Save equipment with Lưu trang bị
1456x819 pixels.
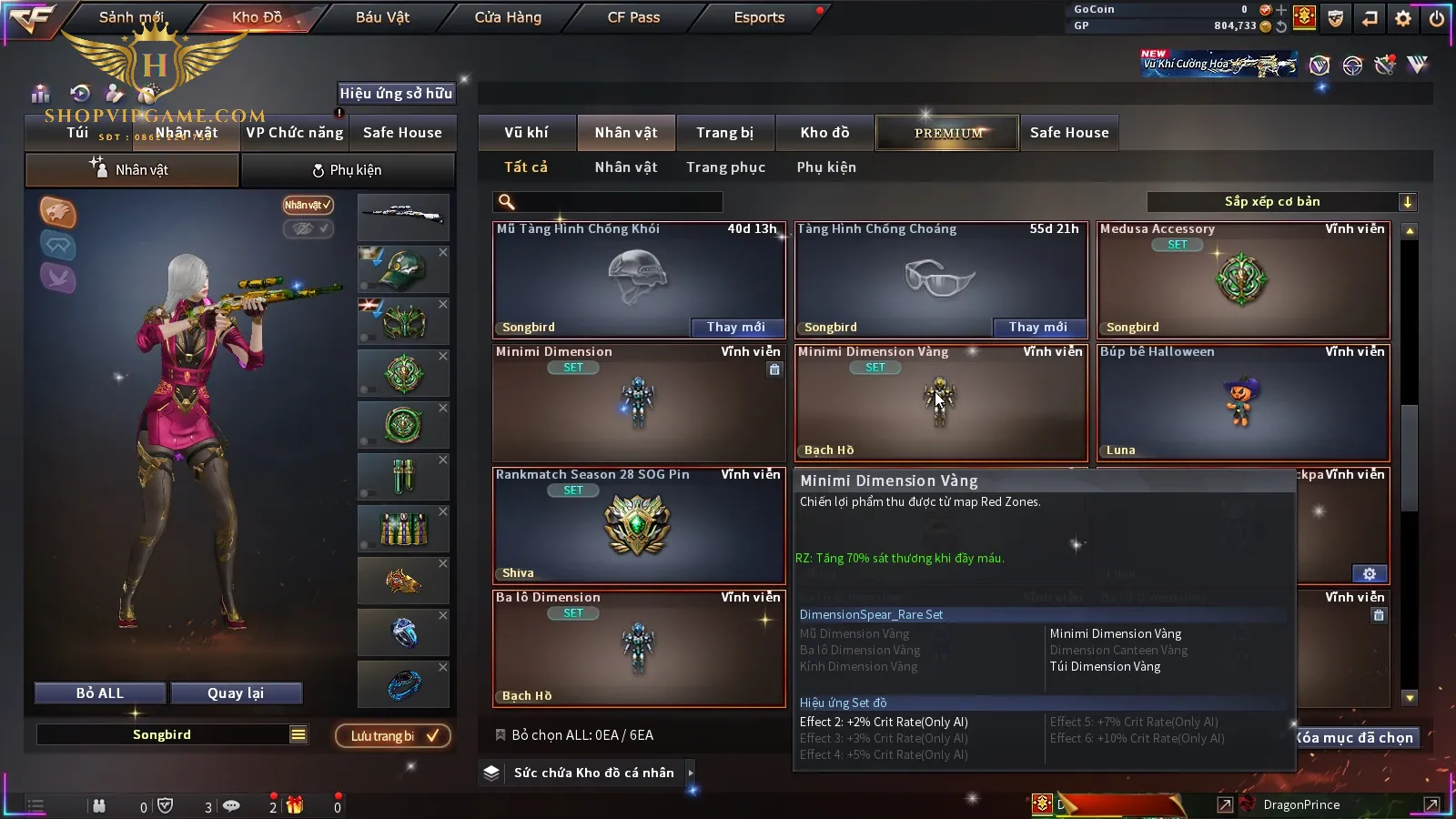click(393, 736)
